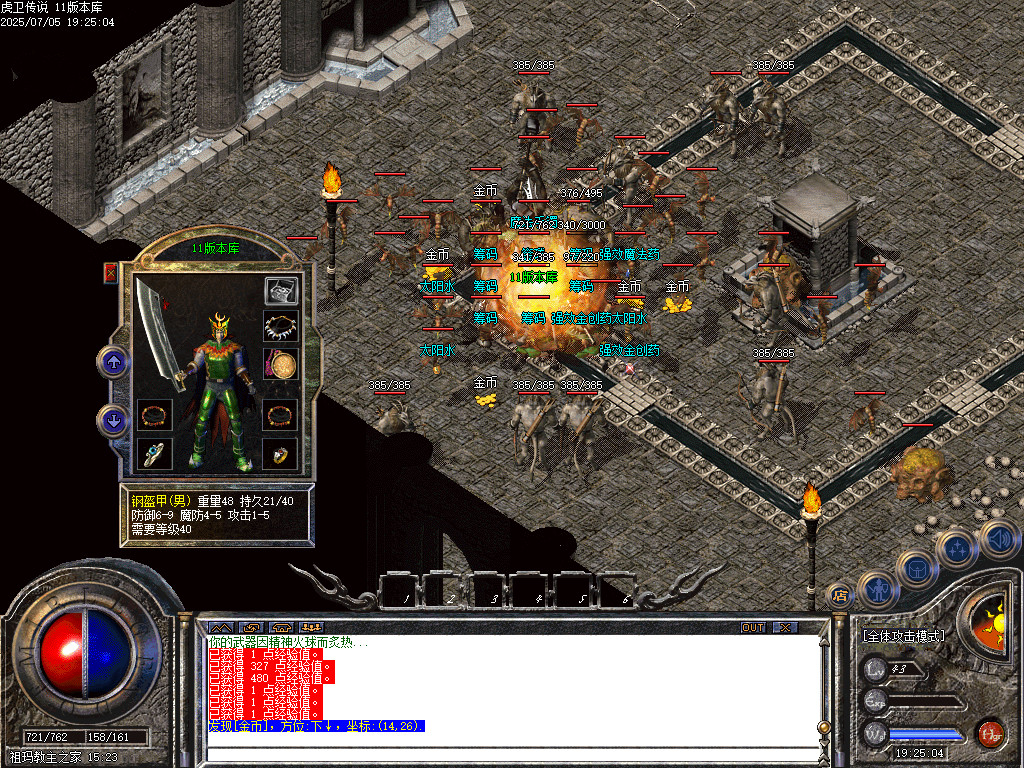Select the fang necklace equipment slot
Screen dimensions: 1024x768
280,326
